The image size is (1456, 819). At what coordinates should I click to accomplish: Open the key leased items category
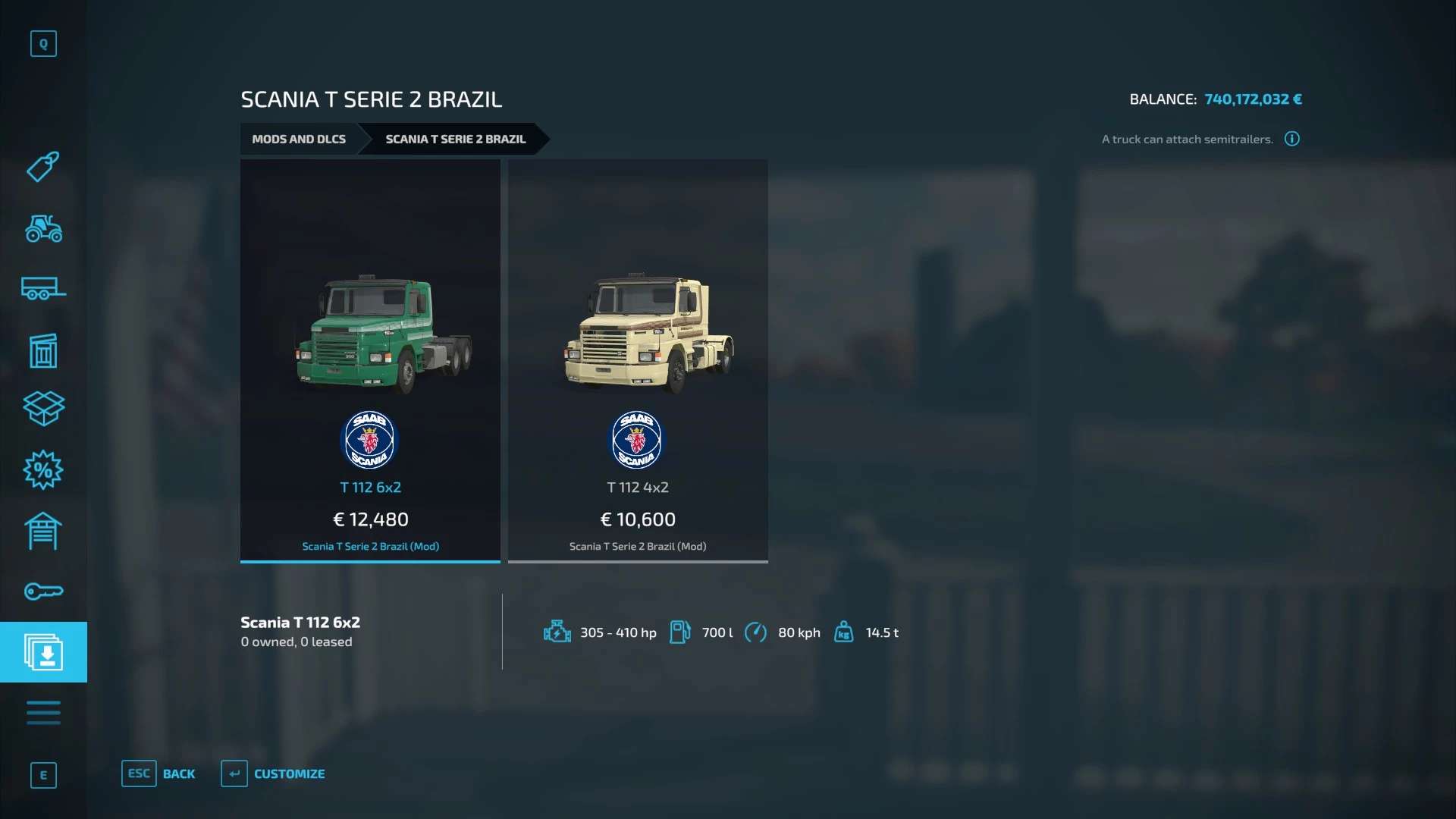point(43,591)
